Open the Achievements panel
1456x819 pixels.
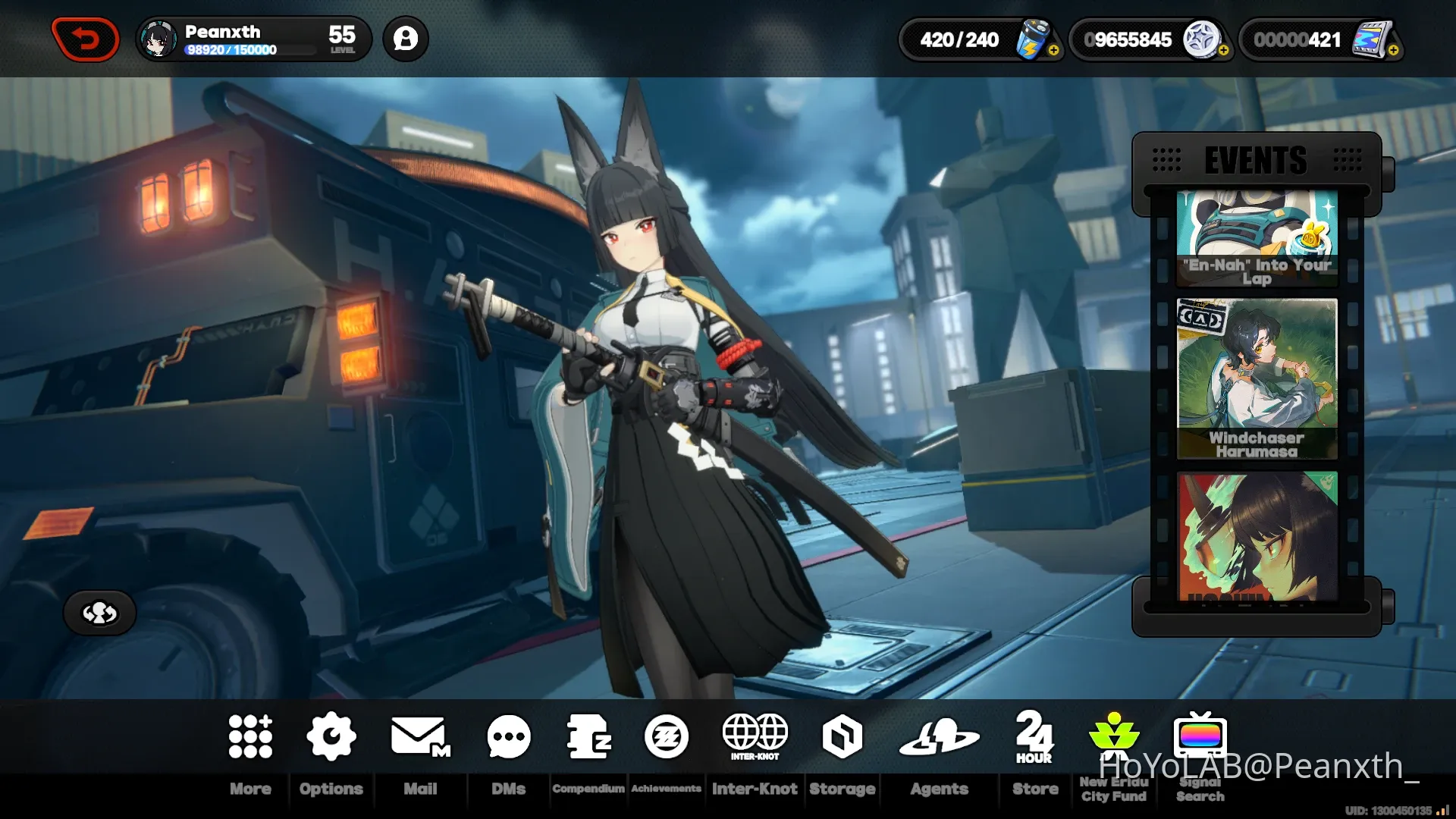[666, 736]
